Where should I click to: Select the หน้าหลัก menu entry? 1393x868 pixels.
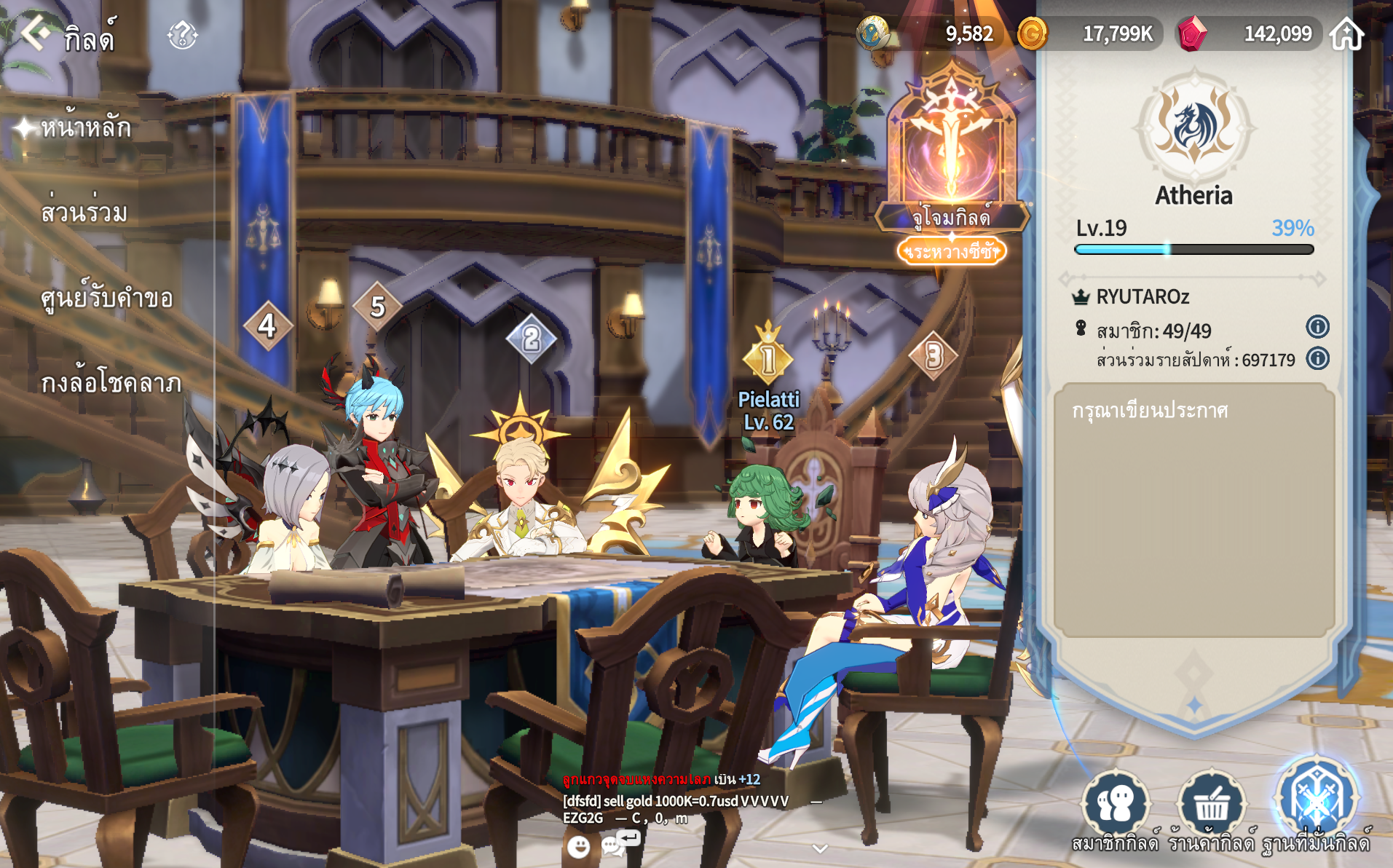(x=85, y=128)
